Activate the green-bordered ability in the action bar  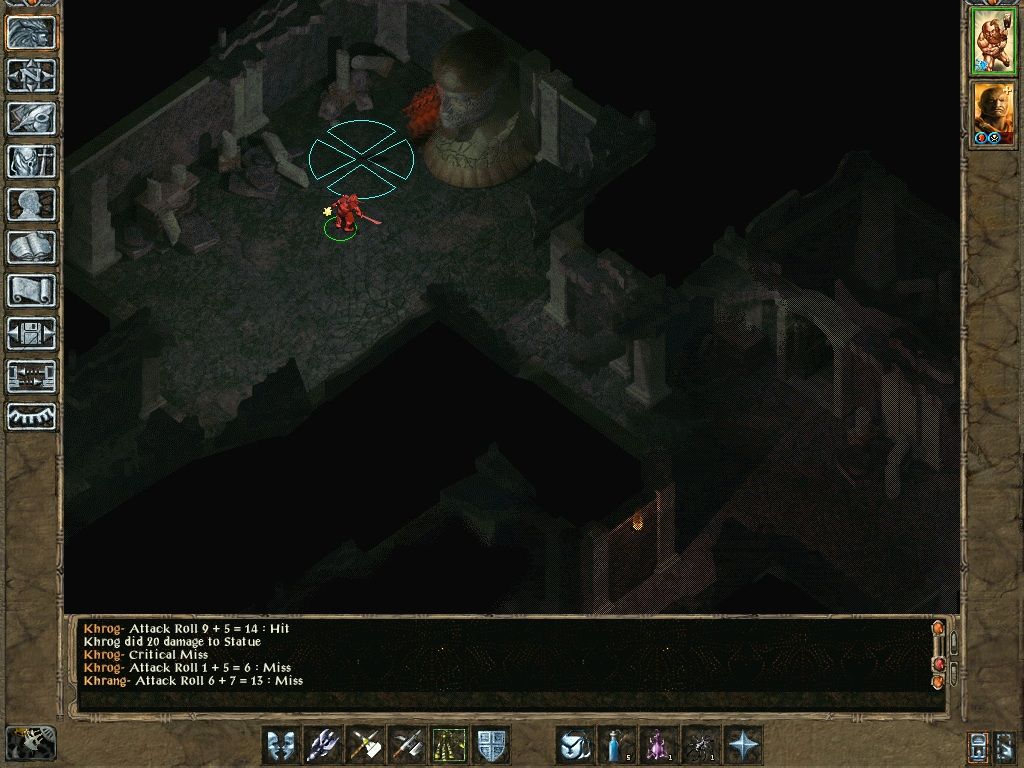coord(449,745)
